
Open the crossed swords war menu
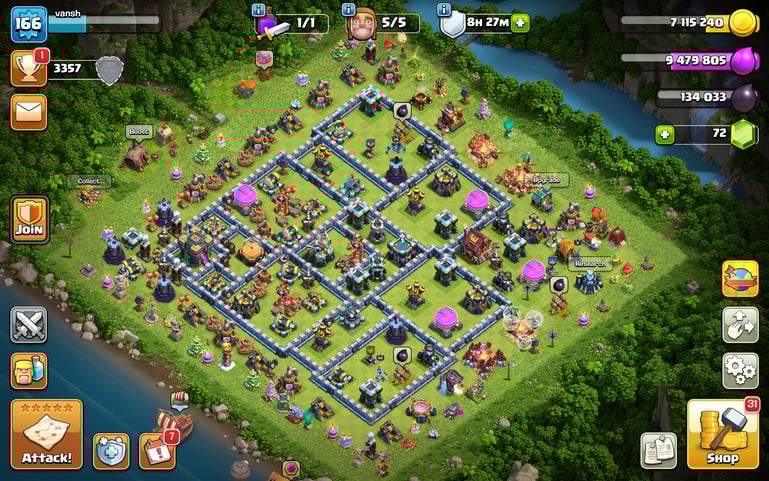pos(28,324)
